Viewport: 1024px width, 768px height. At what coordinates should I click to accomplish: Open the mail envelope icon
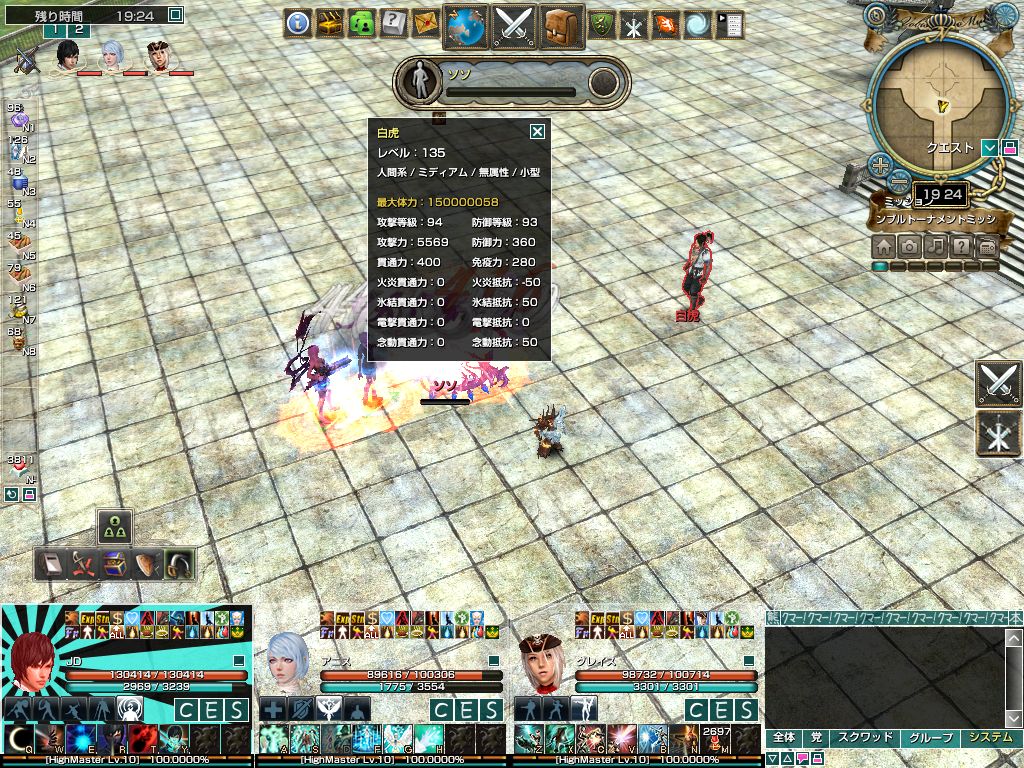[x=425, y=24]
